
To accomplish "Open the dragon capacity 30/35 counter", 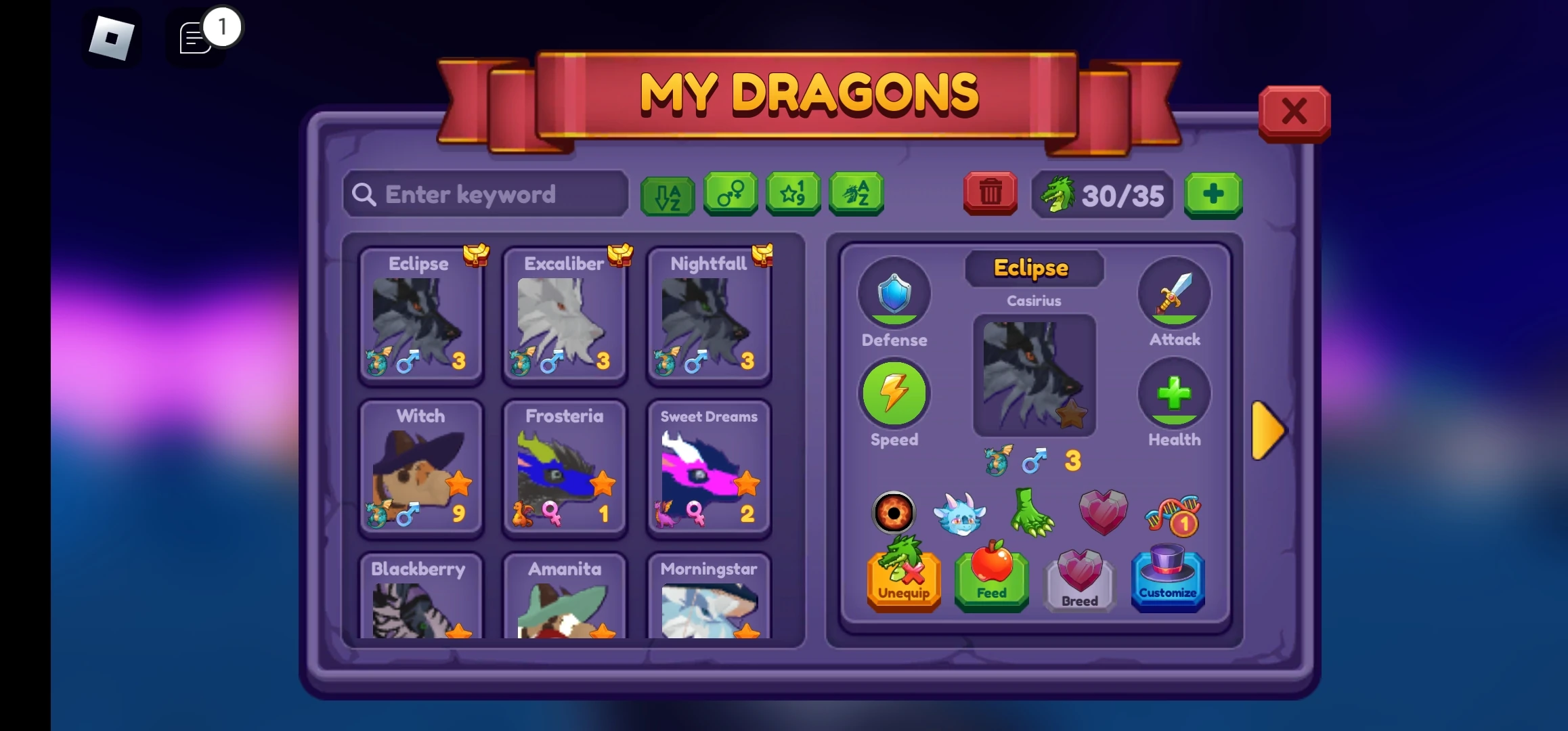I will point(1102,196).
